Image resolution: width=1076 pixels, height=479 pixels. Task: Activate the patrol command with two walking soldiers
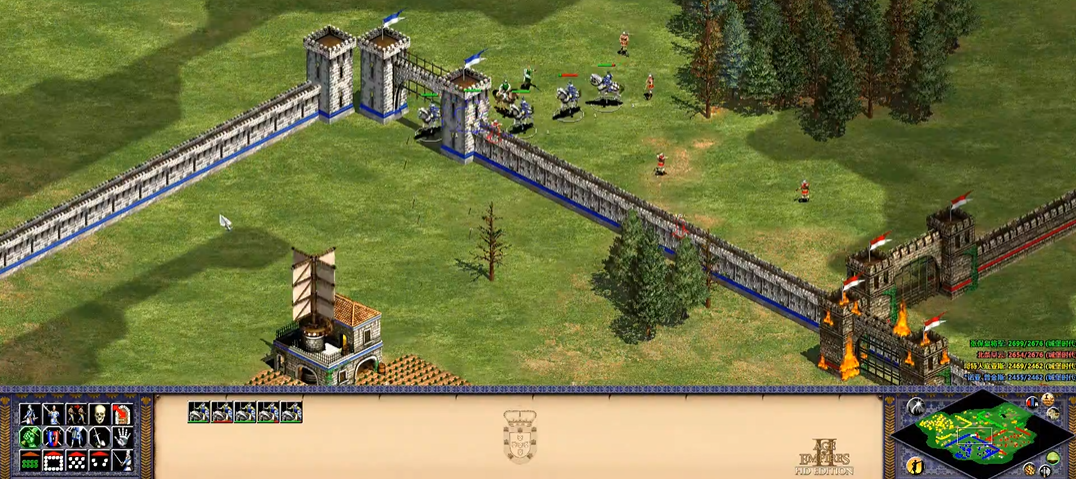(76, 414)
